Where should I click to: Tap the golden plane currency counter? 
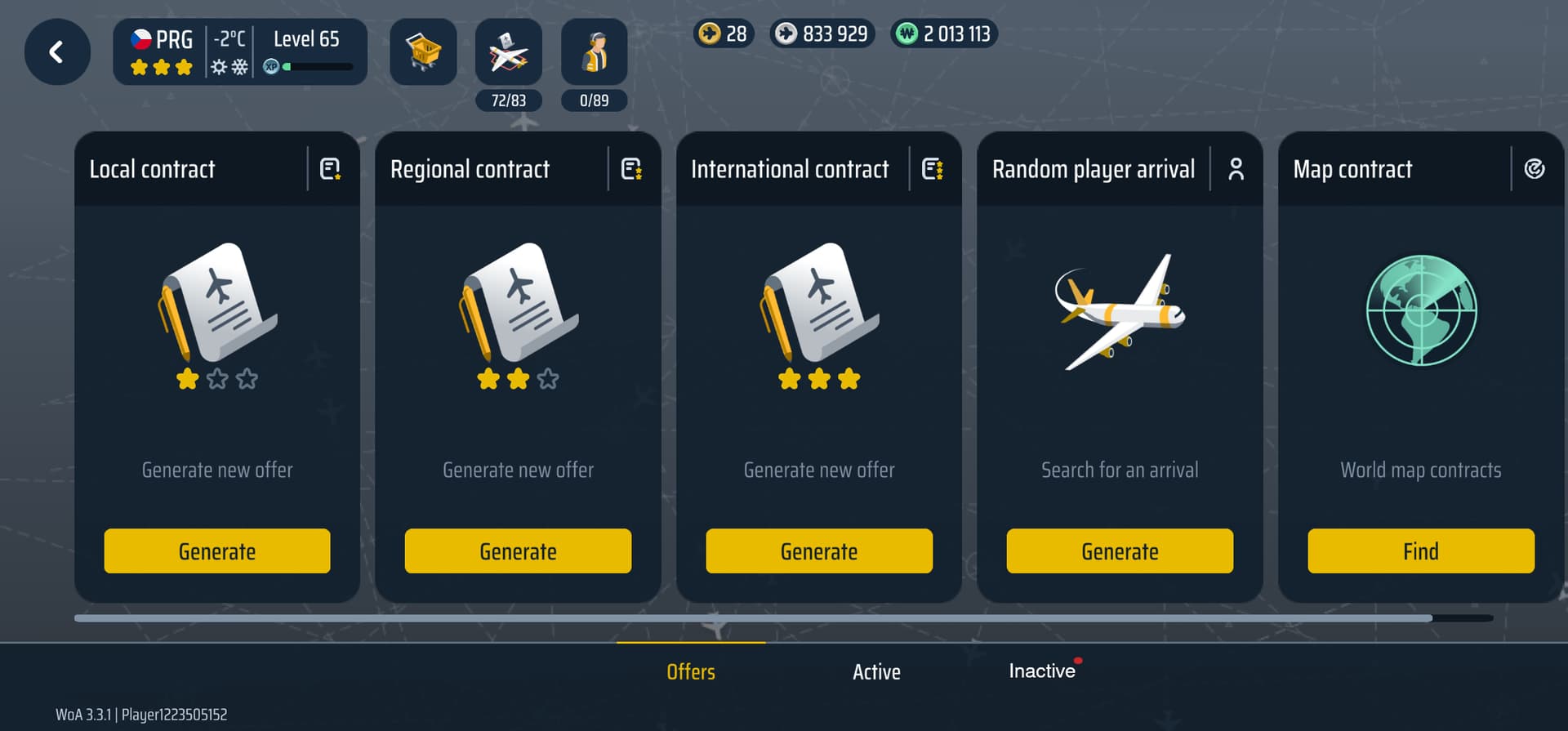pyautogui.click(x=723, y=33)
